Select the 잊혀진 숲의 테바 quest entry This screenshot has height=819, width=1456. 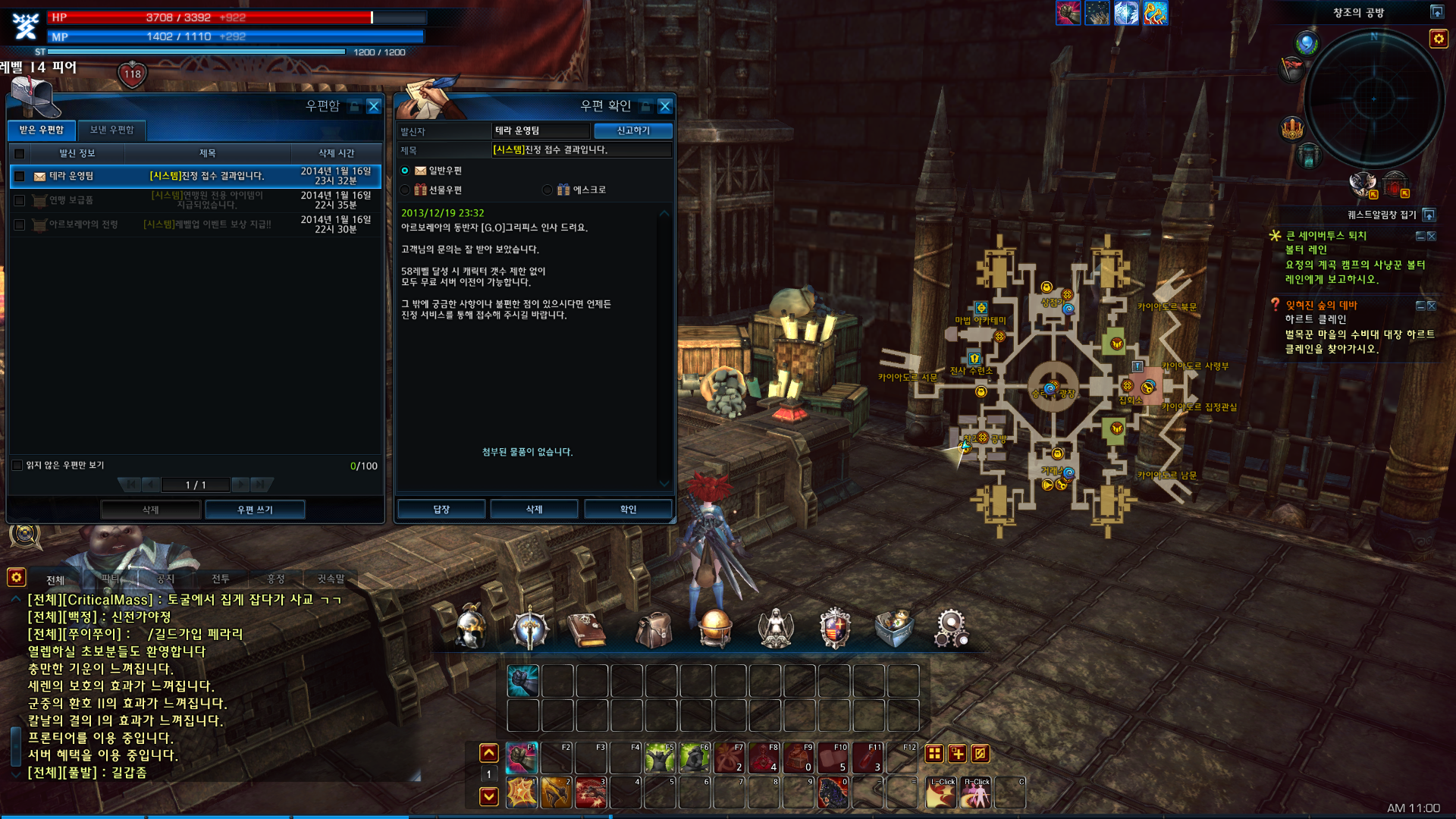coord(1321,306)
